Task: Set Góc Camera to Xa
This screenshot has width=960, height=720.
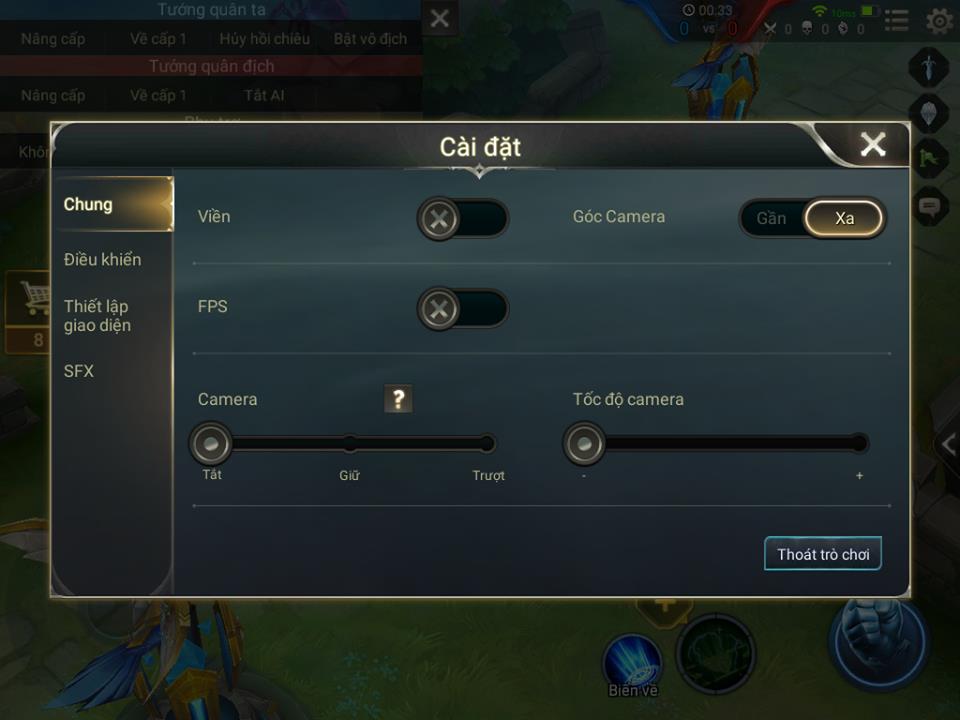Action: click(x=845, y=218)
